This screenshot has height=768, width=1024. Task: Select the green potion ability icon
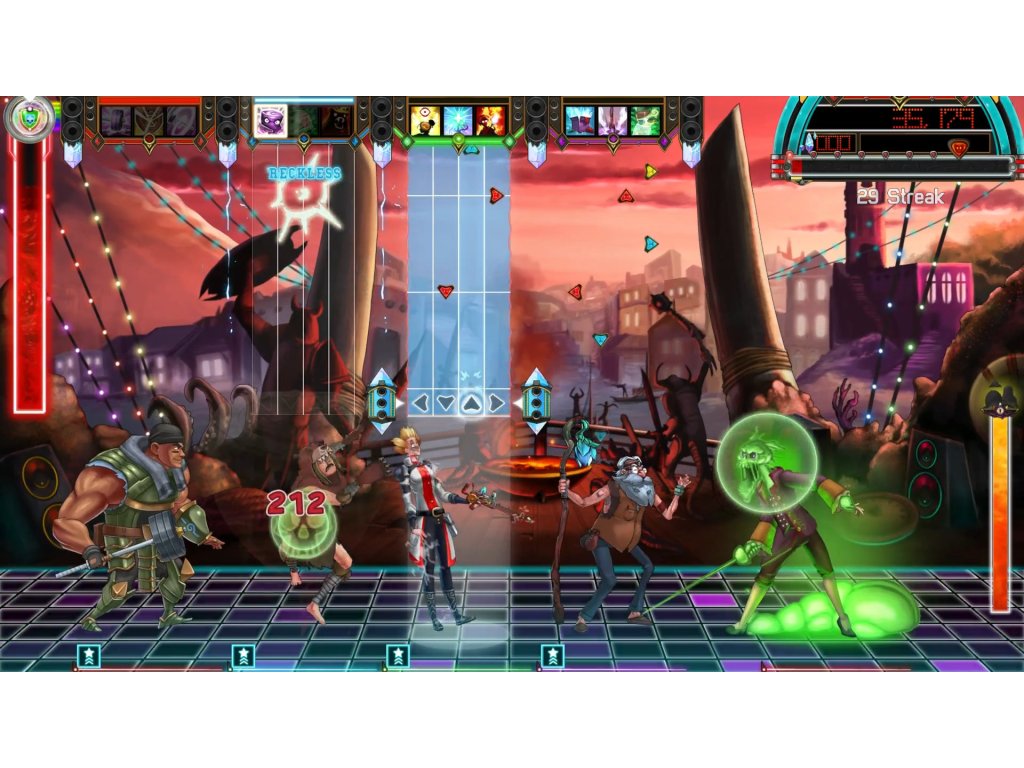pos(645,121)
